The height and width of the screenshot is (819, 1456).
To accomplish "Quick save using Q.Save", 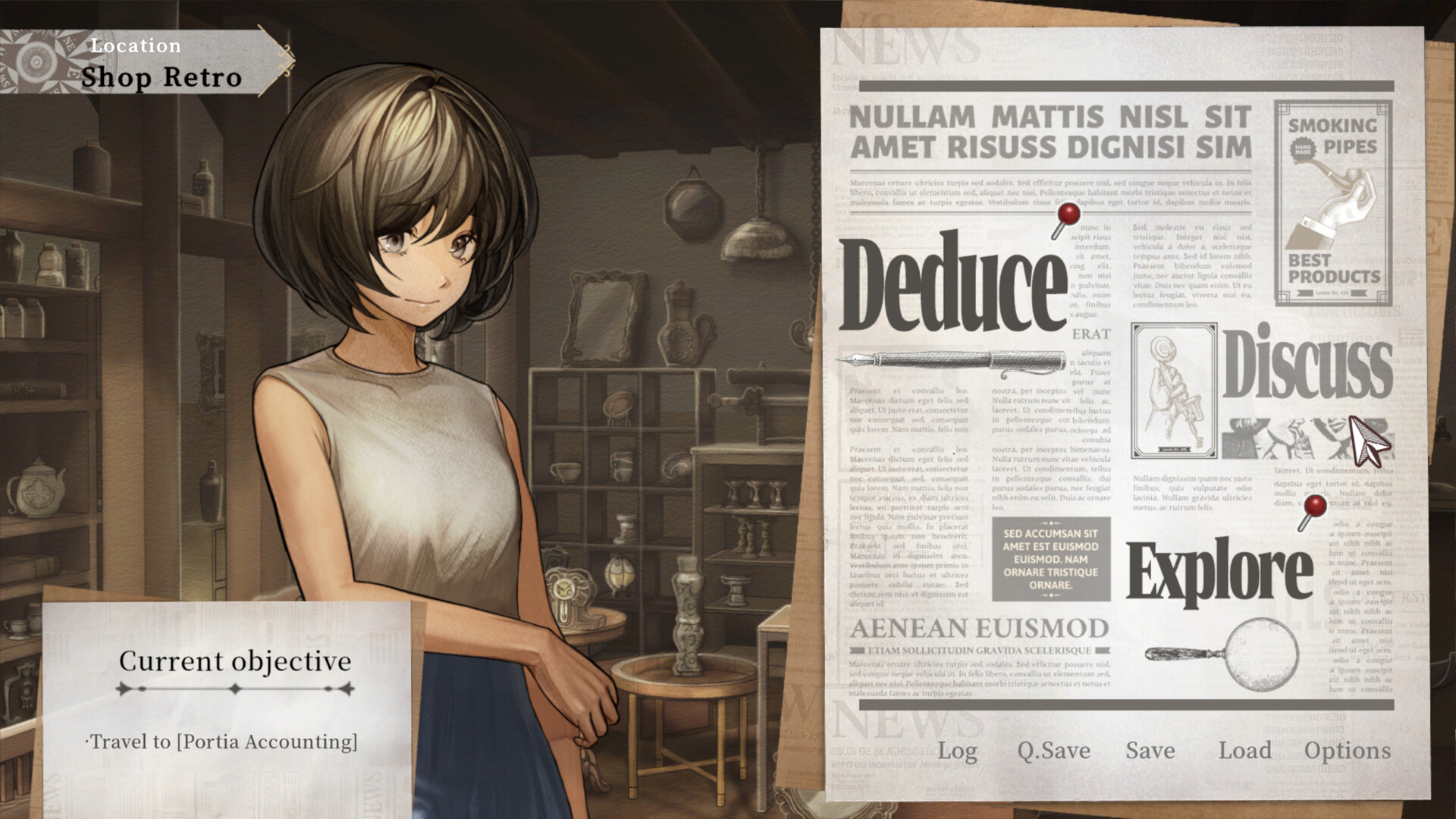I will (1054, 752).
